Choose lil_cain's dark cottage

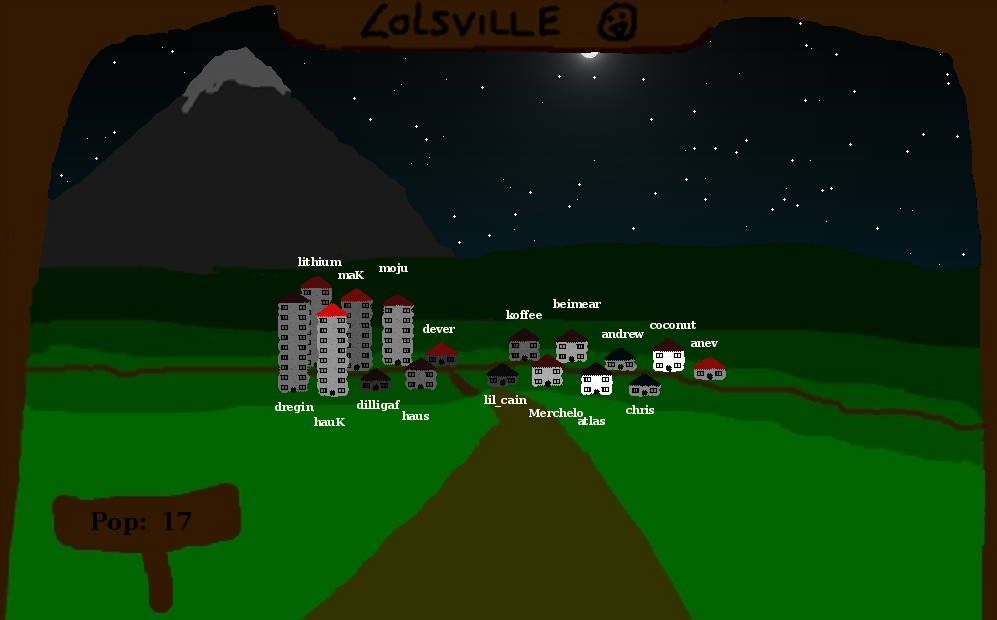coord(502,375)
